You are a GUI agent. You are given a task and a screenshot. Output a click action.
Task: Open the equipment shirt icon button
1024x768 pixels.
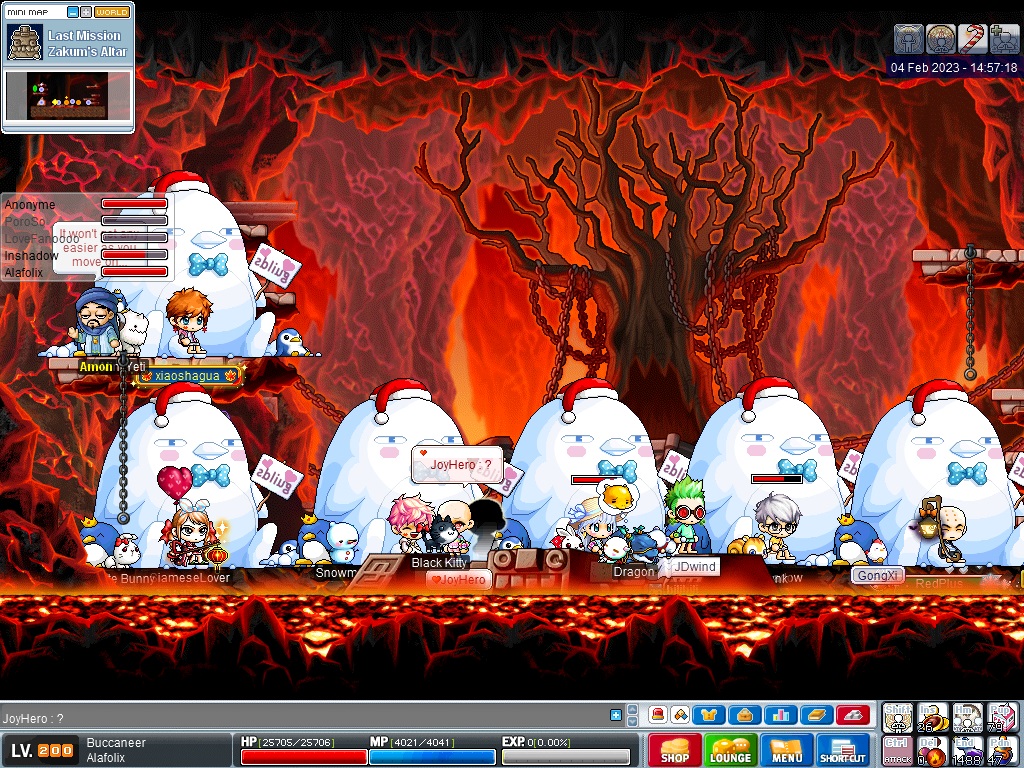click(x=709, y=715)
